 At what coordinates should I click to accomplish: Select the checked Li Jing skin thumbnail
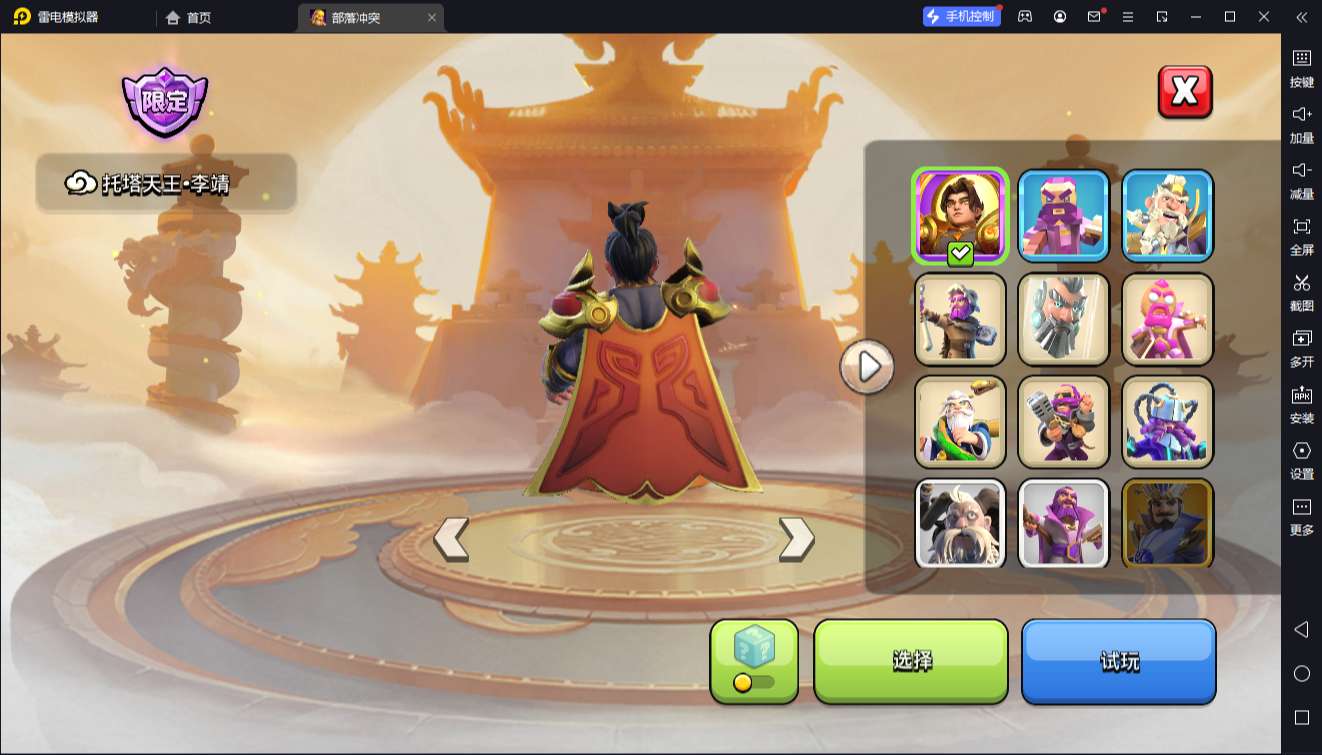tap(960, 216)
